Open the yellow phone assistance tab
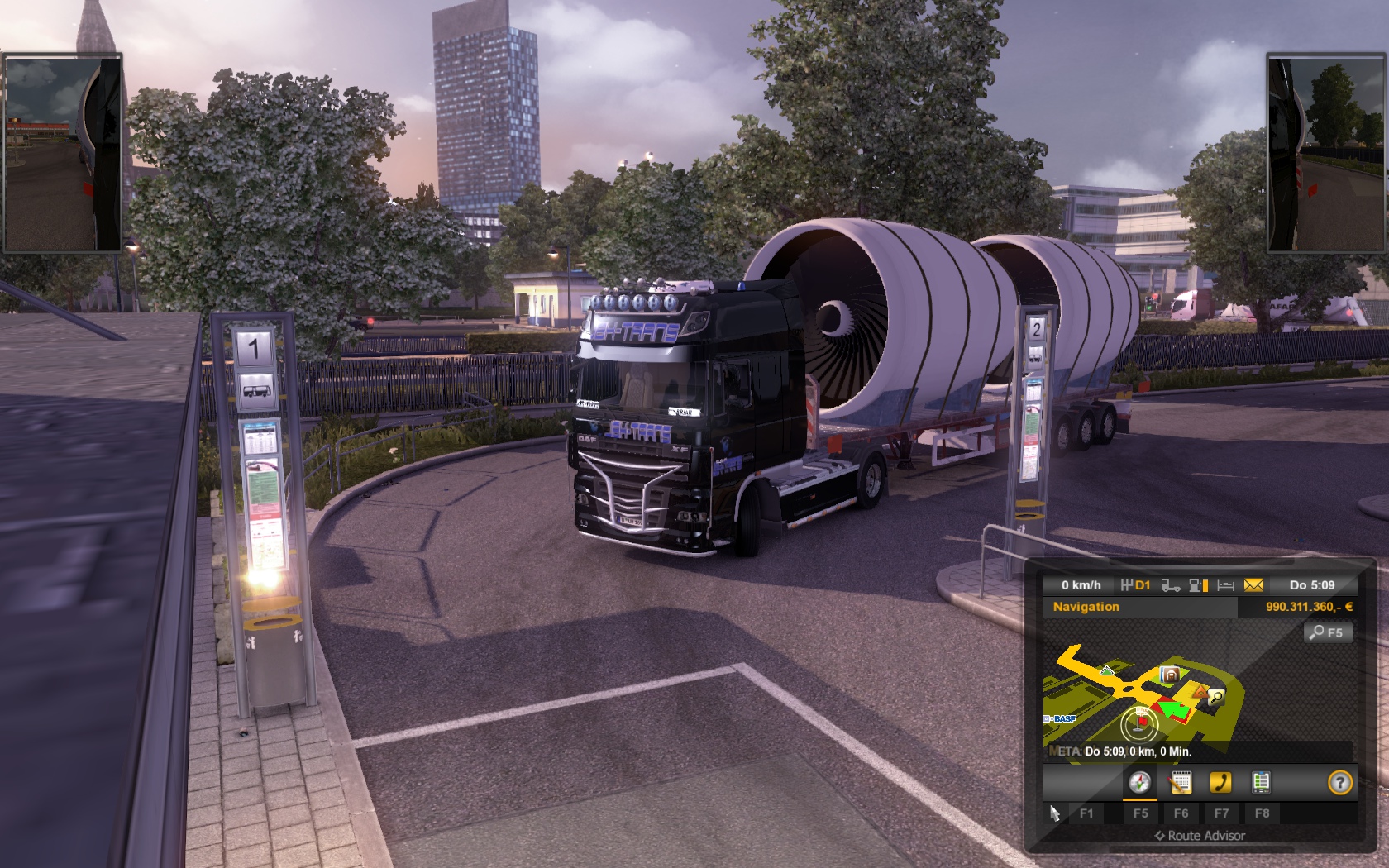The height and width of the screenshot is (868, 1389). [x=1220, y=782]
